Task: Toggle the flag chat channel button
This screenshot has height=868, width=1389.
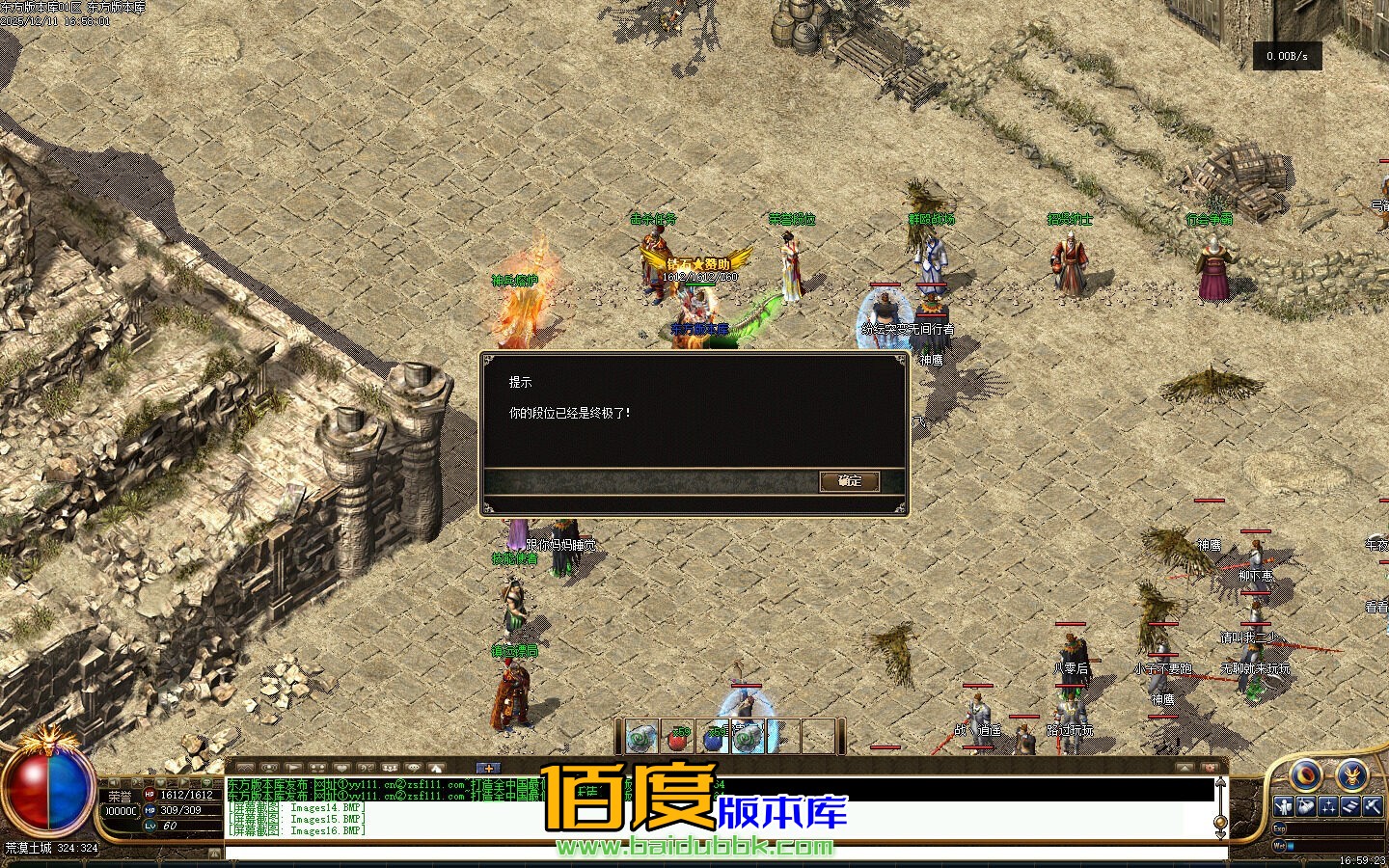Action: point(292,768)
